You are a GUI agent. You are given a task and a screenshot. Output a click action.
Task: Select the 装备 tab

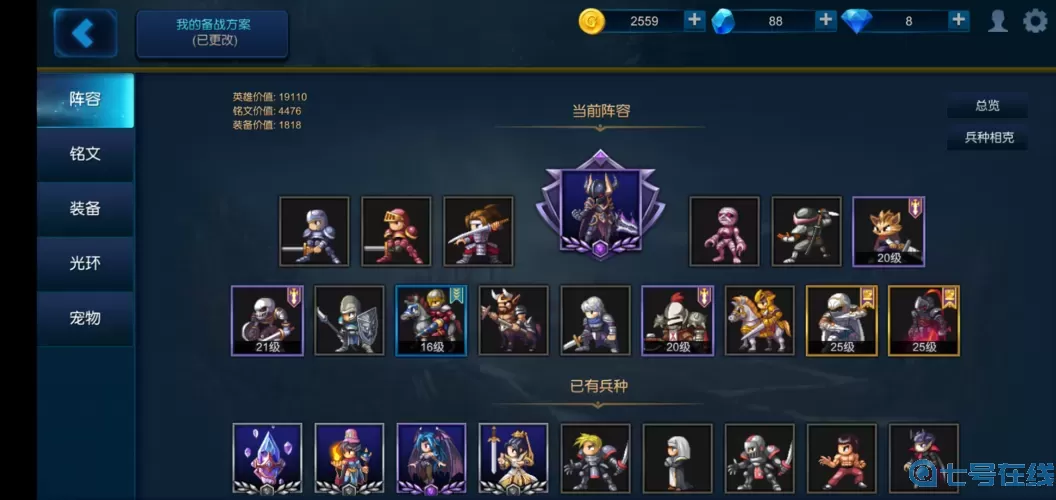pyautogui.click(x=85, y=209)
